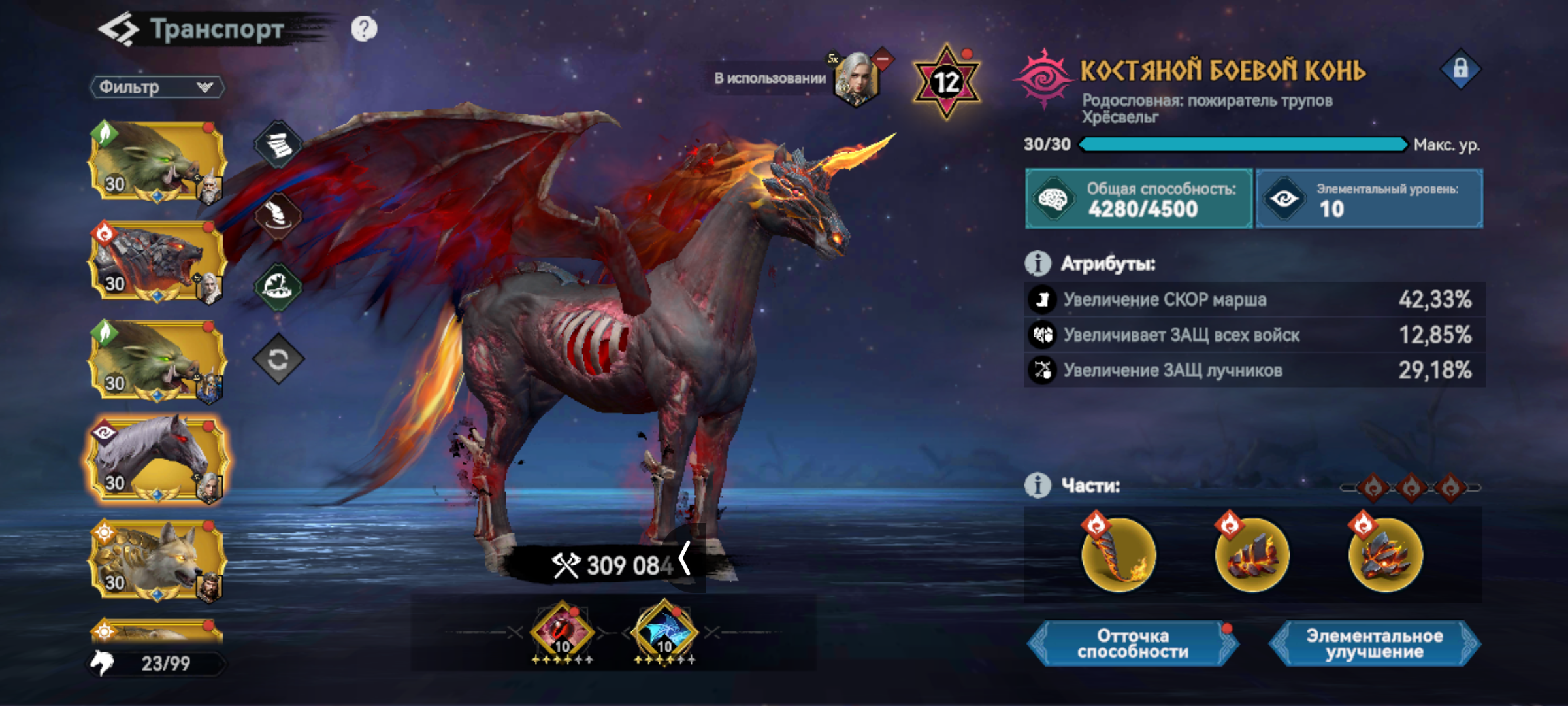Go back from the Транспорт screen
Screen dimensions: 1568x706
(119, 30)
